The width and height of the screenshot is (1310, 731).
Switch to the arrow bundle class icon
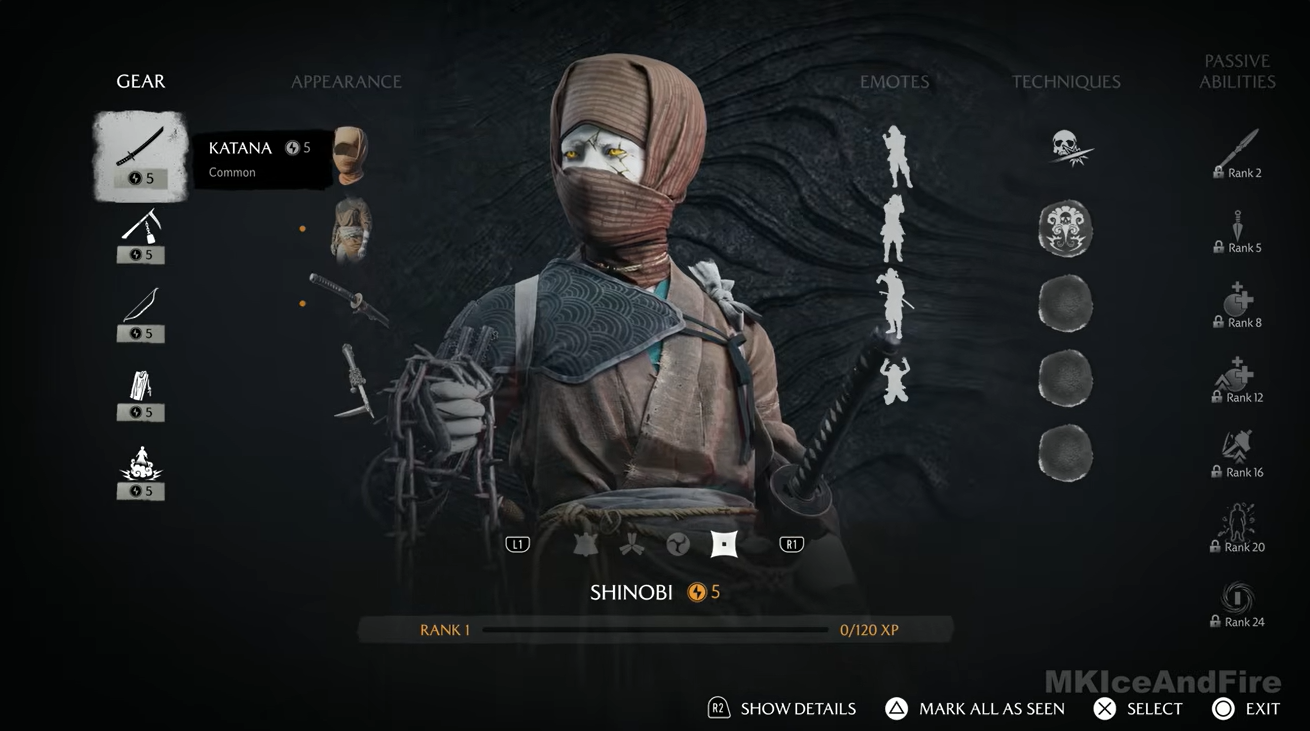631,544
